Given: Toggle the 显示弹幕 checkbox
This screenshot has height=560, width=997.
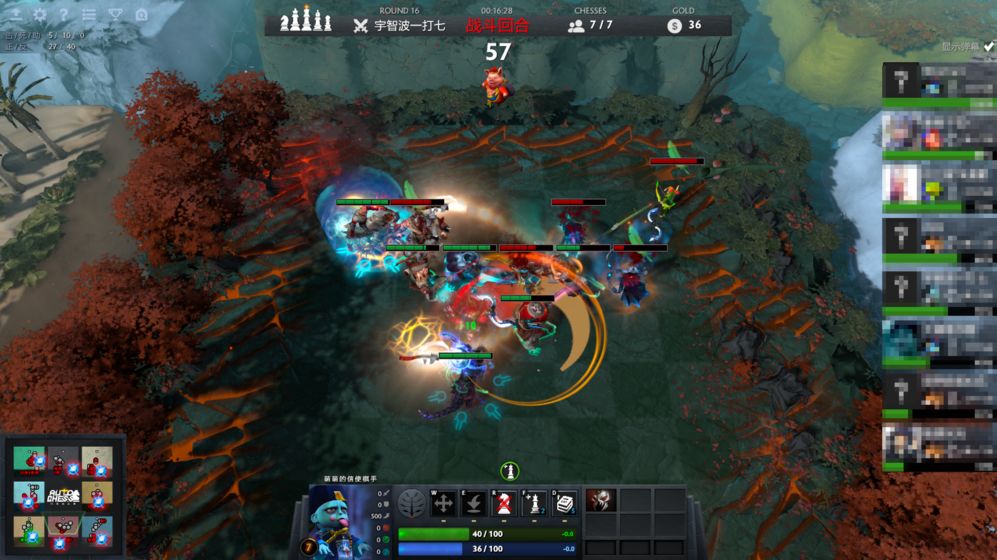Looking at the screenshot, I should tap(989, 46).
